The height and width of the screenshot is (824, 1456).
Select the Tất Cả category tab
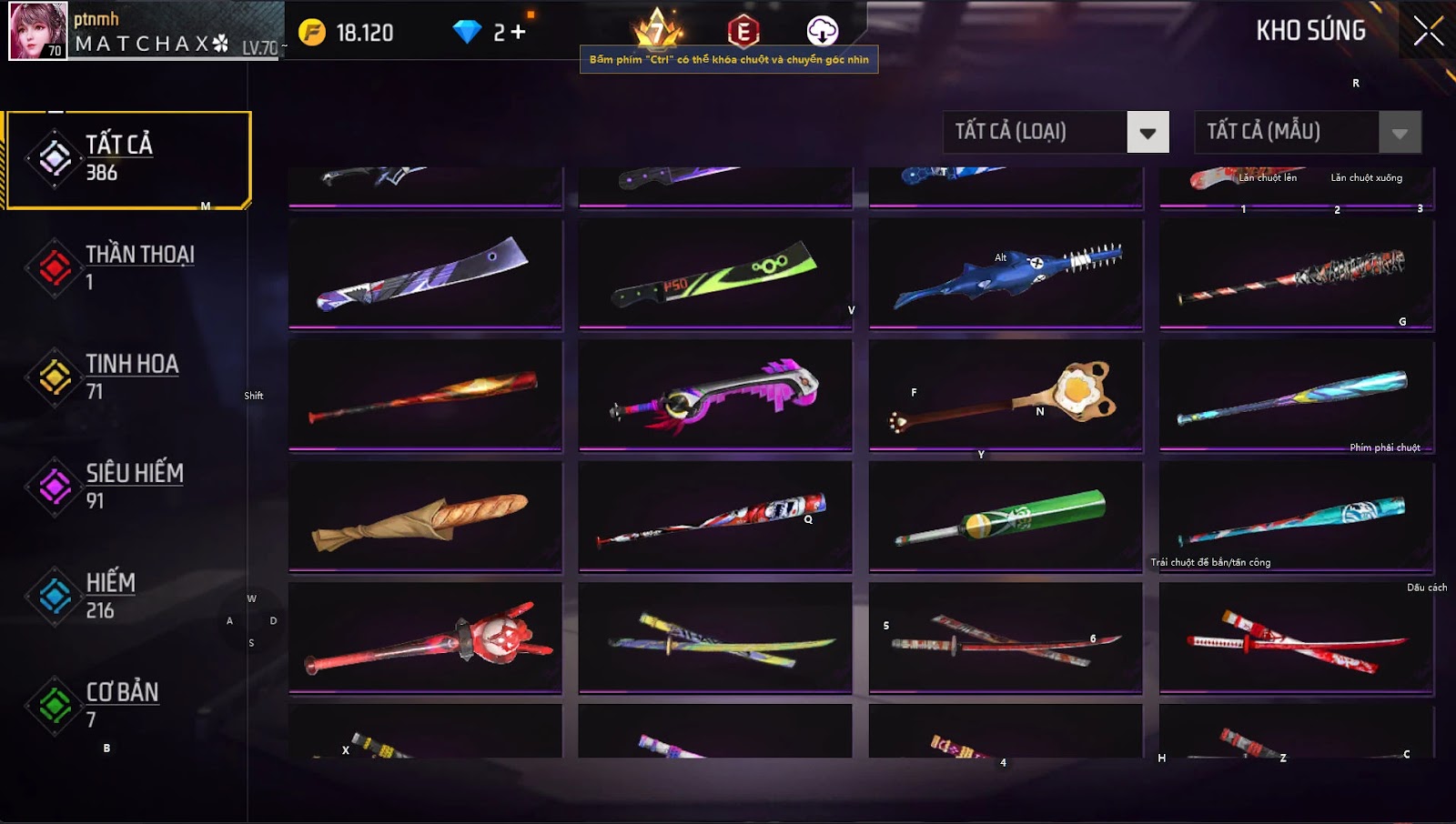click(128, 160)
